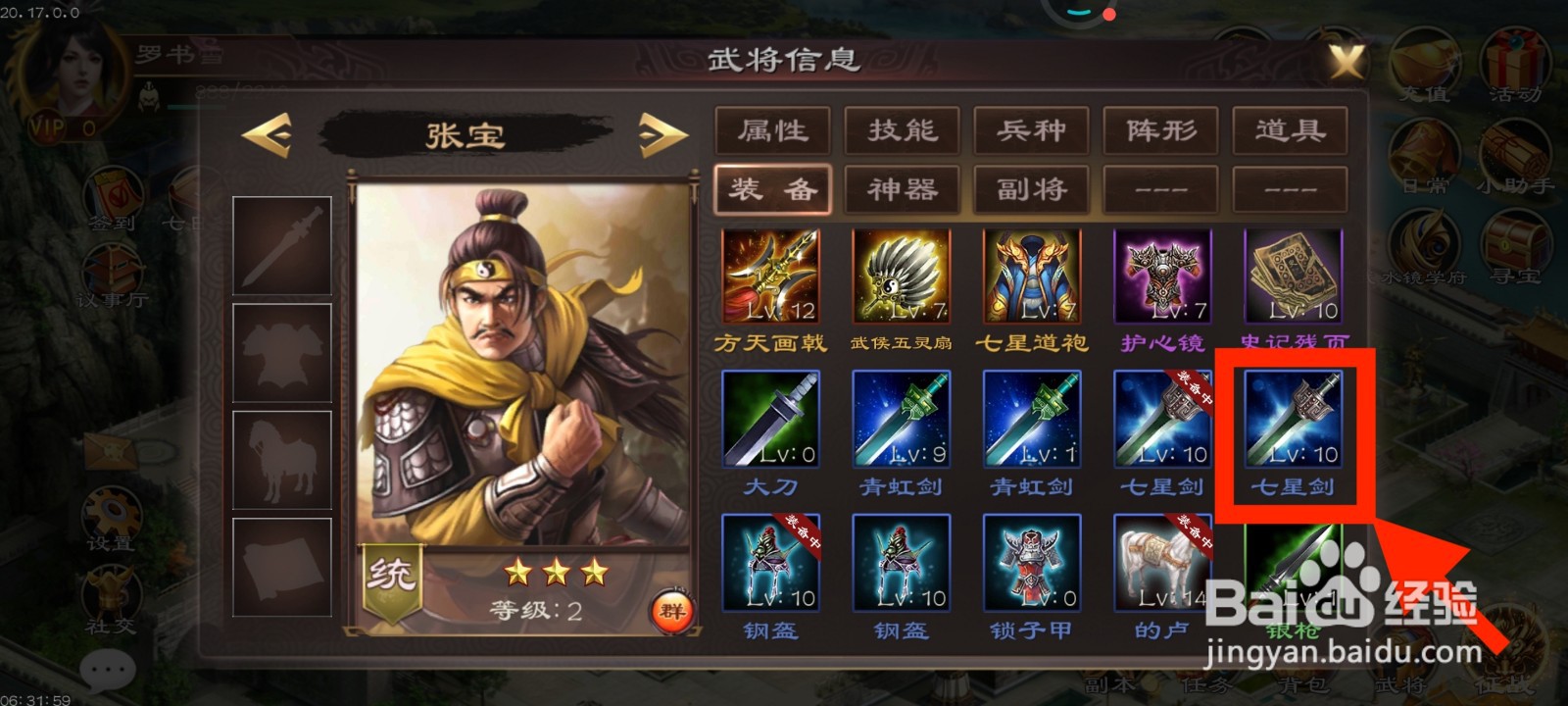The image size is (1568, 706).
Task: Open the 神器 artifact tab
Action: [x=901, y=189]
